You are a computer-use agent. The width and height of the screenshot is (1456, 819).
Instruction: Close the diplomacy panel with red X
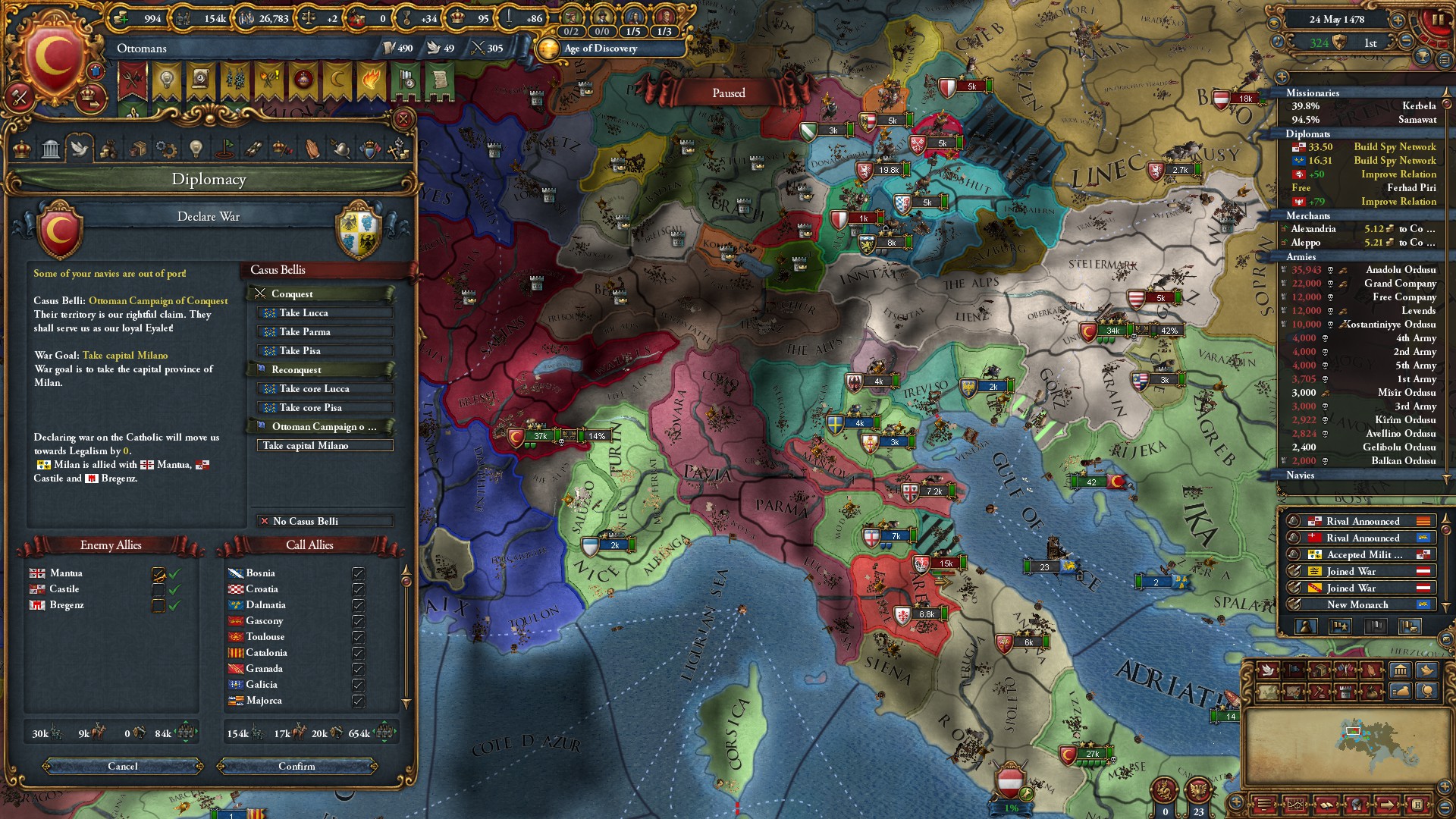pos(403,119)
